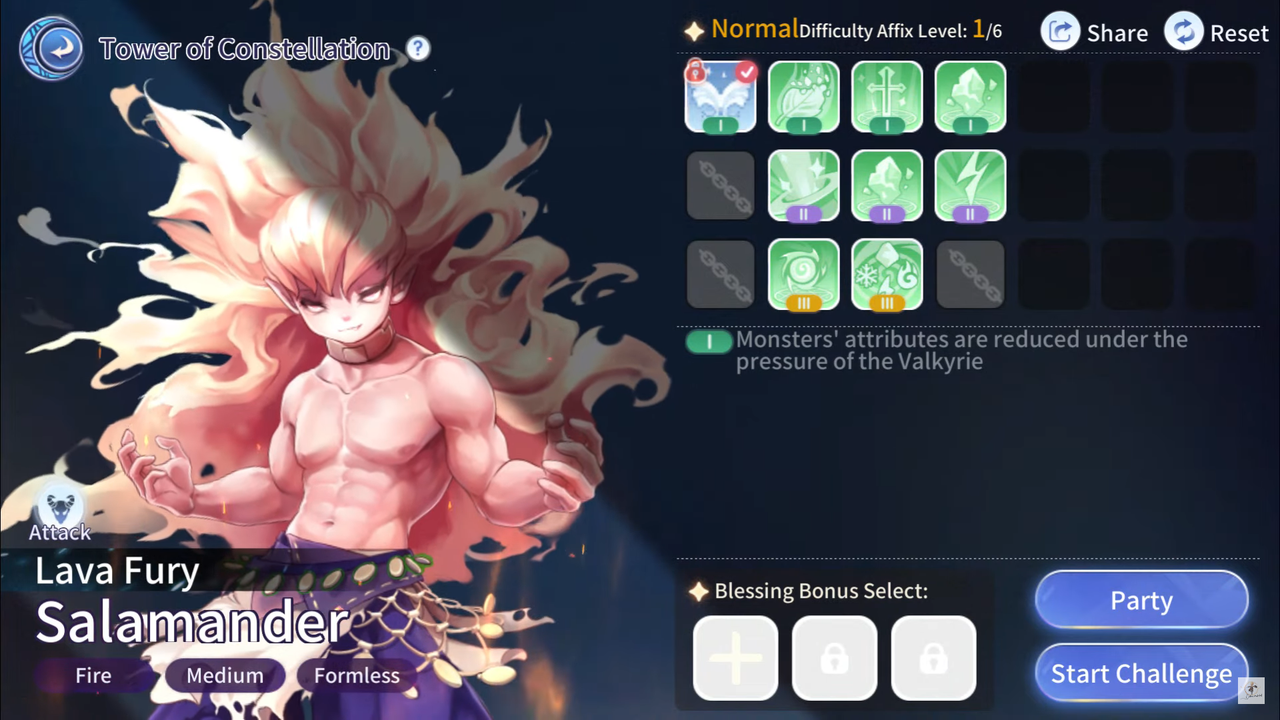The height and width of the screenshot is (720, 1280).
Task: Reset the difficulty affixes
Action: pos(1217,32)
